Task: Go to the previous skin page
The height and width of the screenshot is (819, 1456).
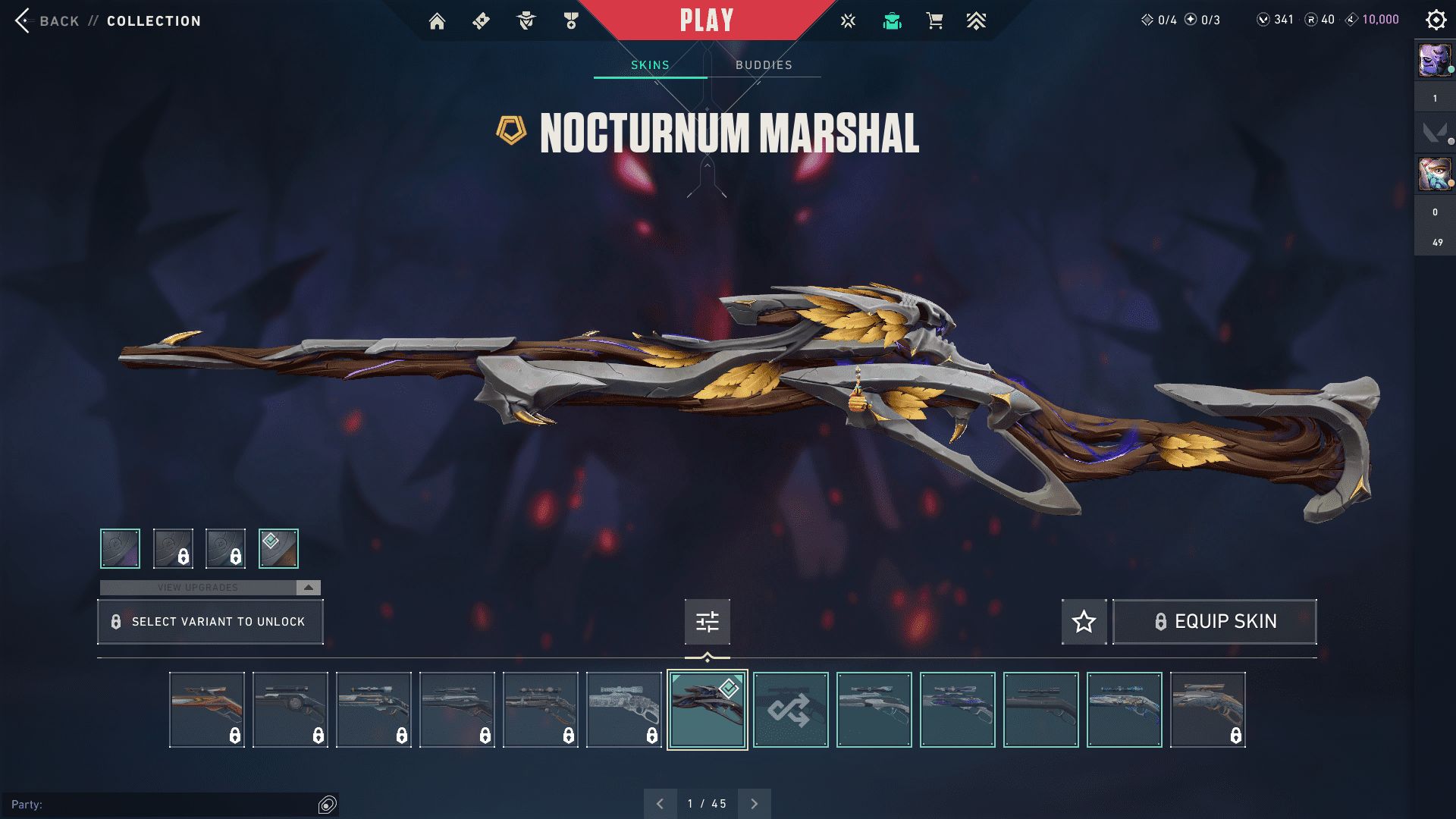Action: click(x=661, y=804)
